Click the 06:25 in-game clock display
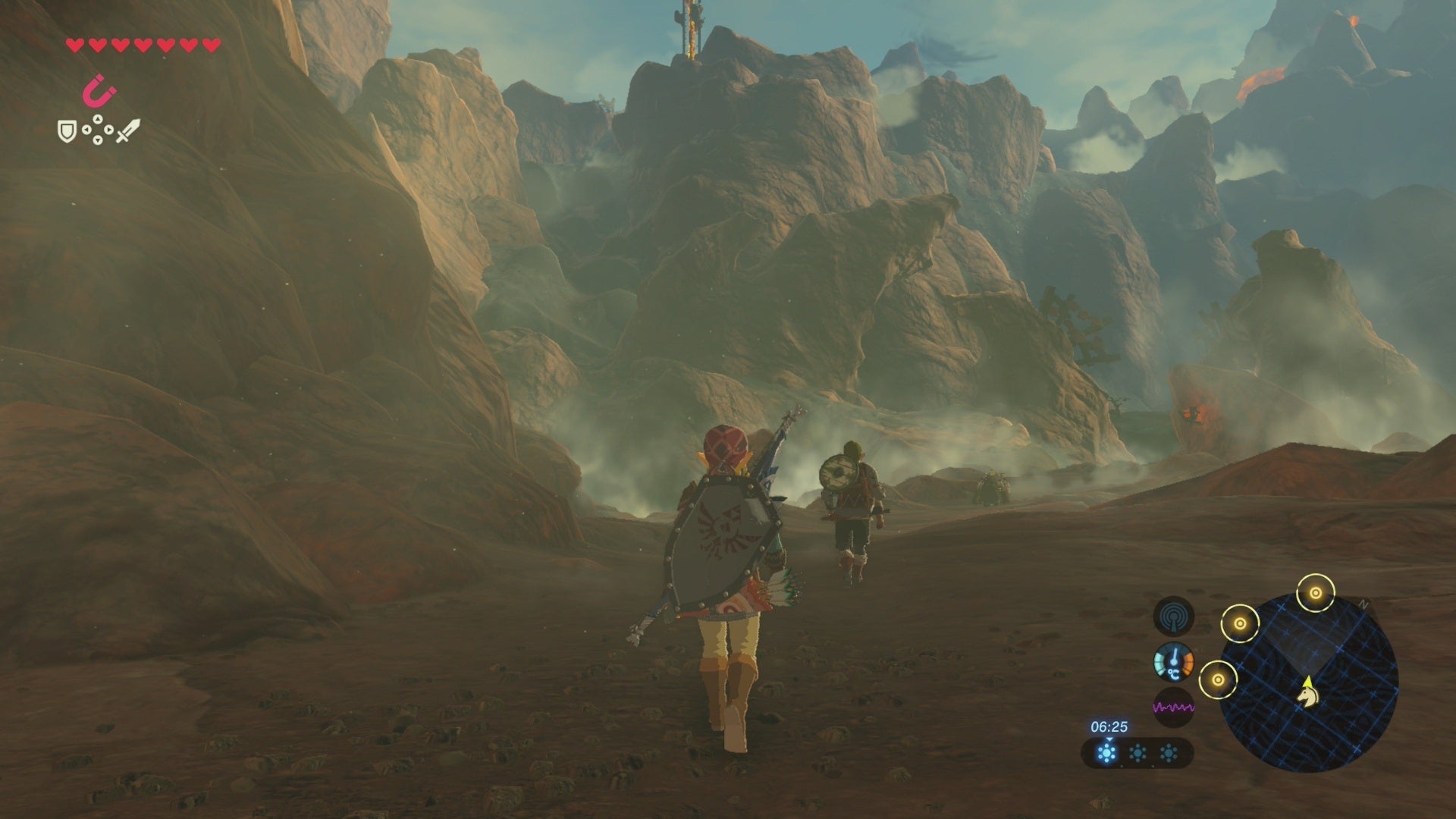This screenshot has height=819, width=1456. pyautogui.click(x=1109, y=728)
